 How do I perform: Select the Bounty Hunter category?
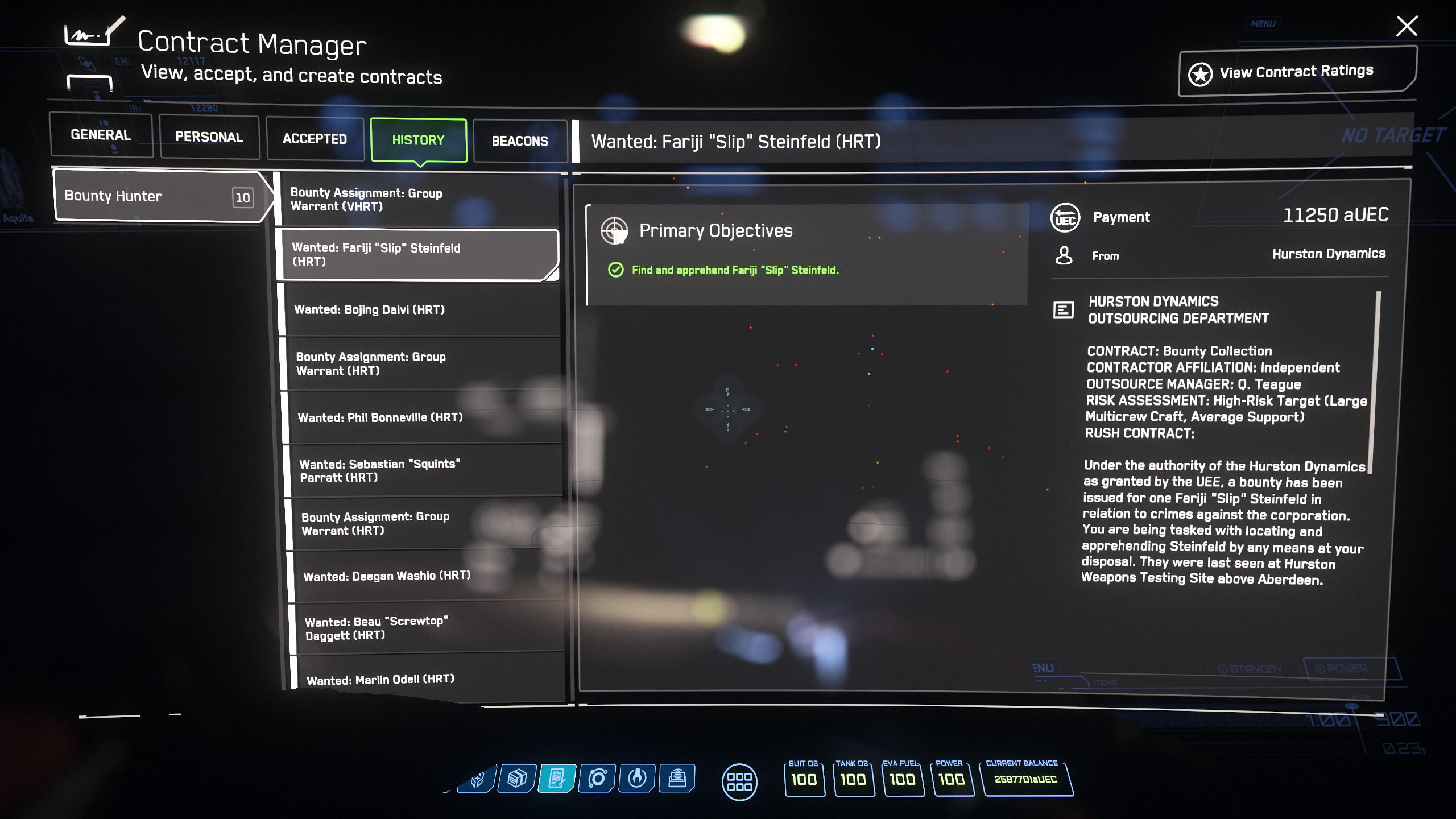tap(159, 196)
